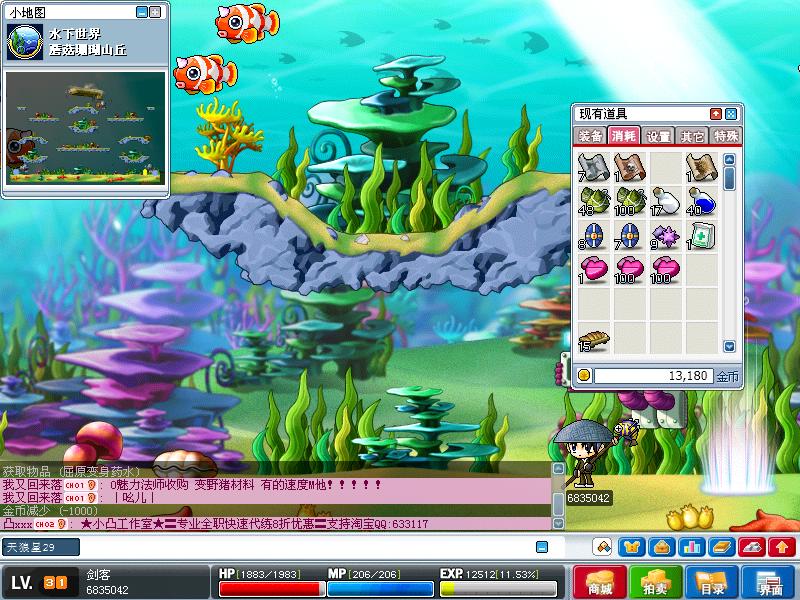Click the gold coin meso button
Screen dimensions: 800x600
coord(585,376)
